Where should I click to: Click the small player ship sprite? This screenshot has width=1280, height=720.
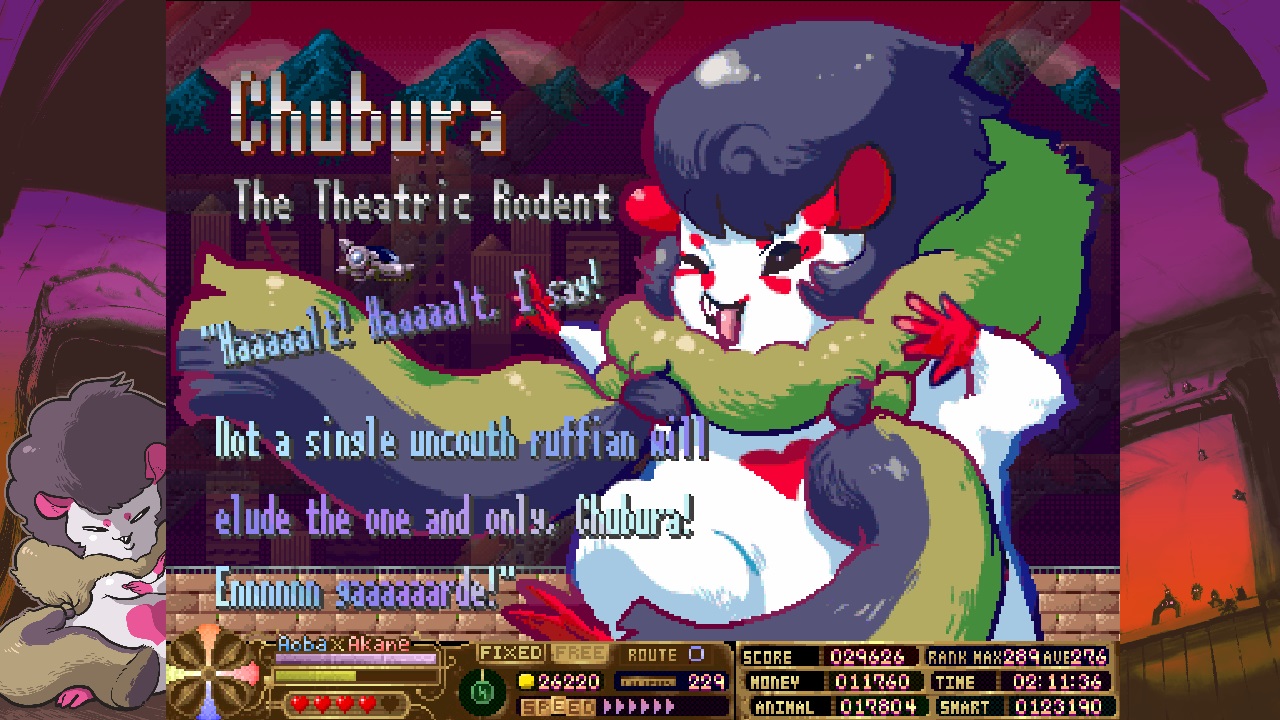click(x=375, y=262)
